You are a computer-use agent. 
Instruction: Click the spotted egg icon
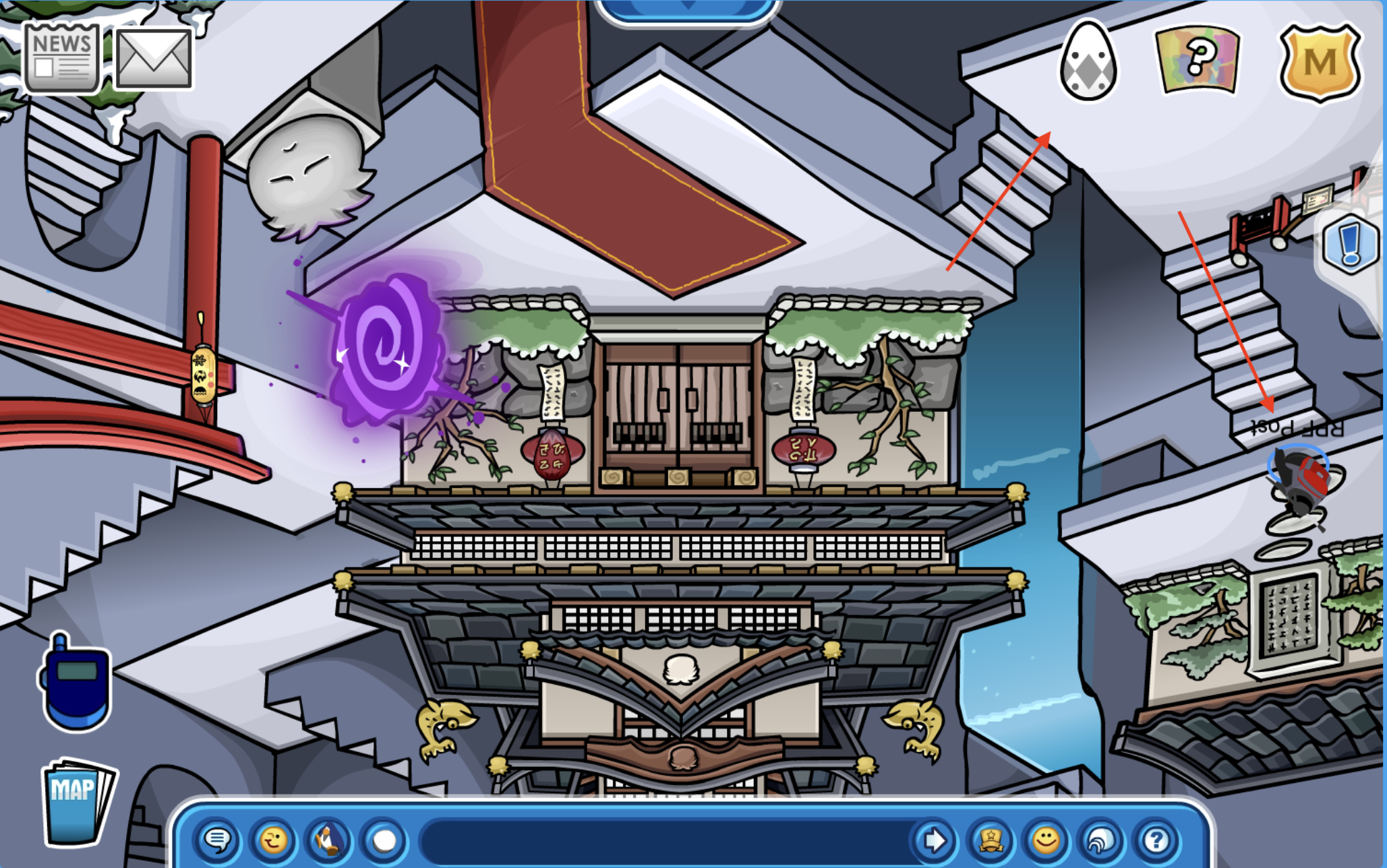click(x=1088, y=61)
